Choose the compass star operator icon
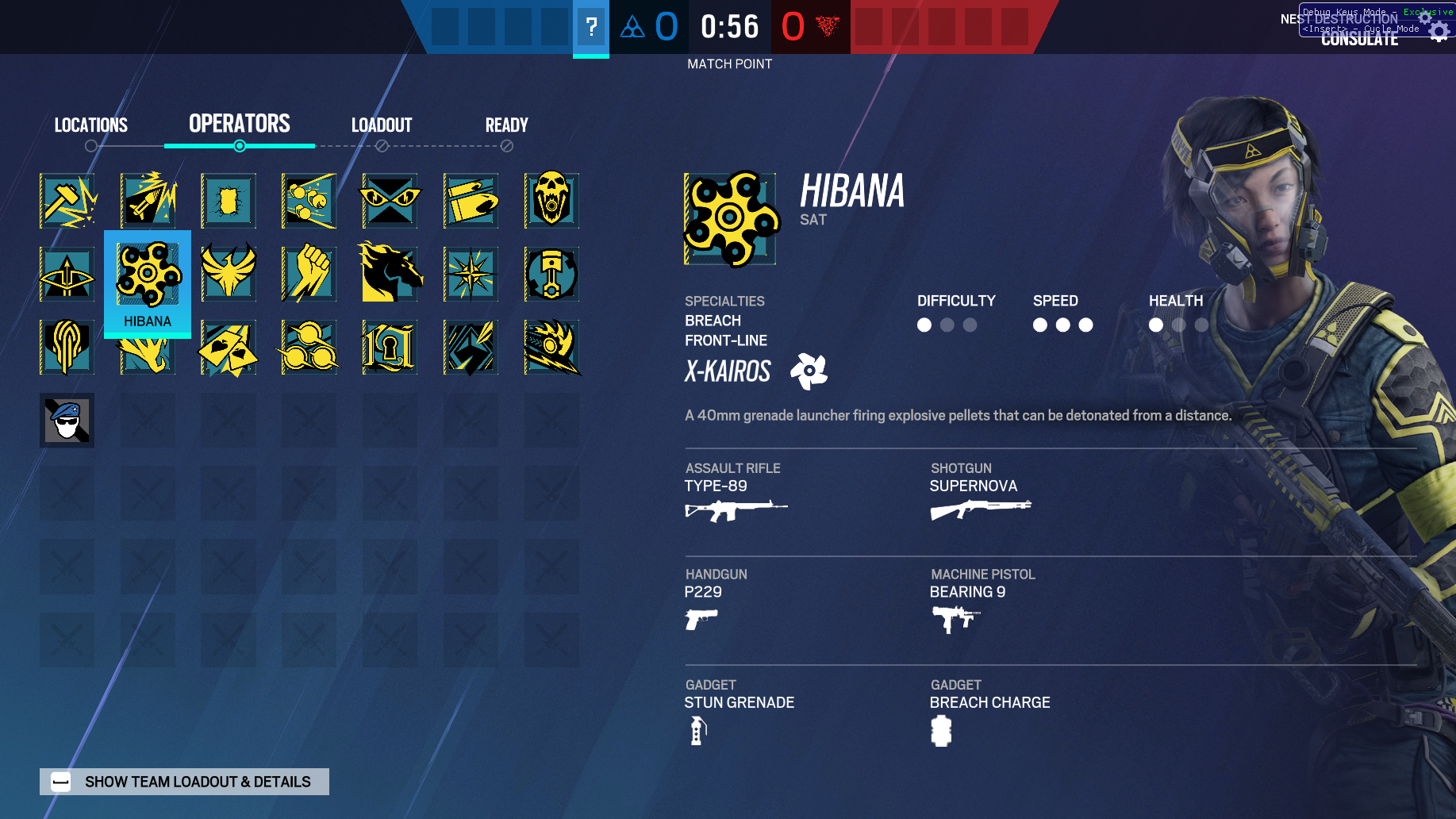The width and height of the screenshot is (1456, 819). click(x=471, y=275)
